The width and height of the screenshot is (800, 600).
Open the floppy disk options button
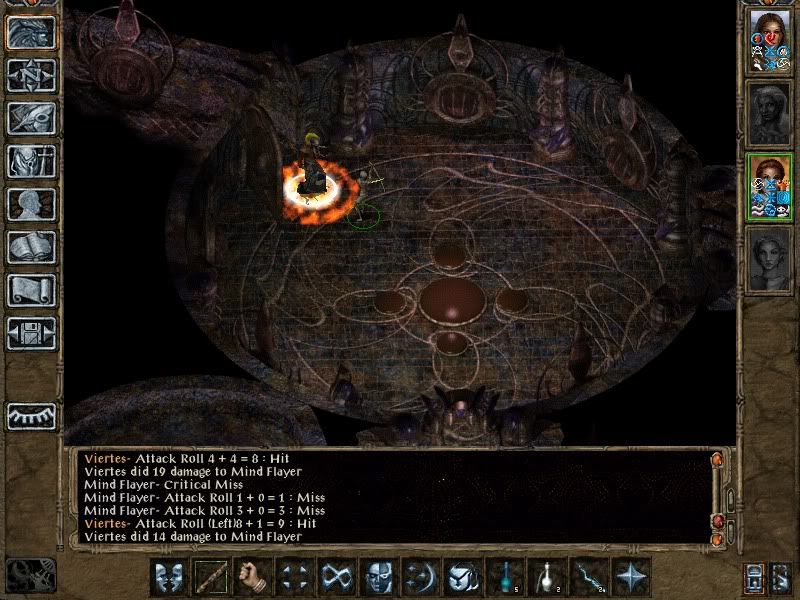(31, 333)
